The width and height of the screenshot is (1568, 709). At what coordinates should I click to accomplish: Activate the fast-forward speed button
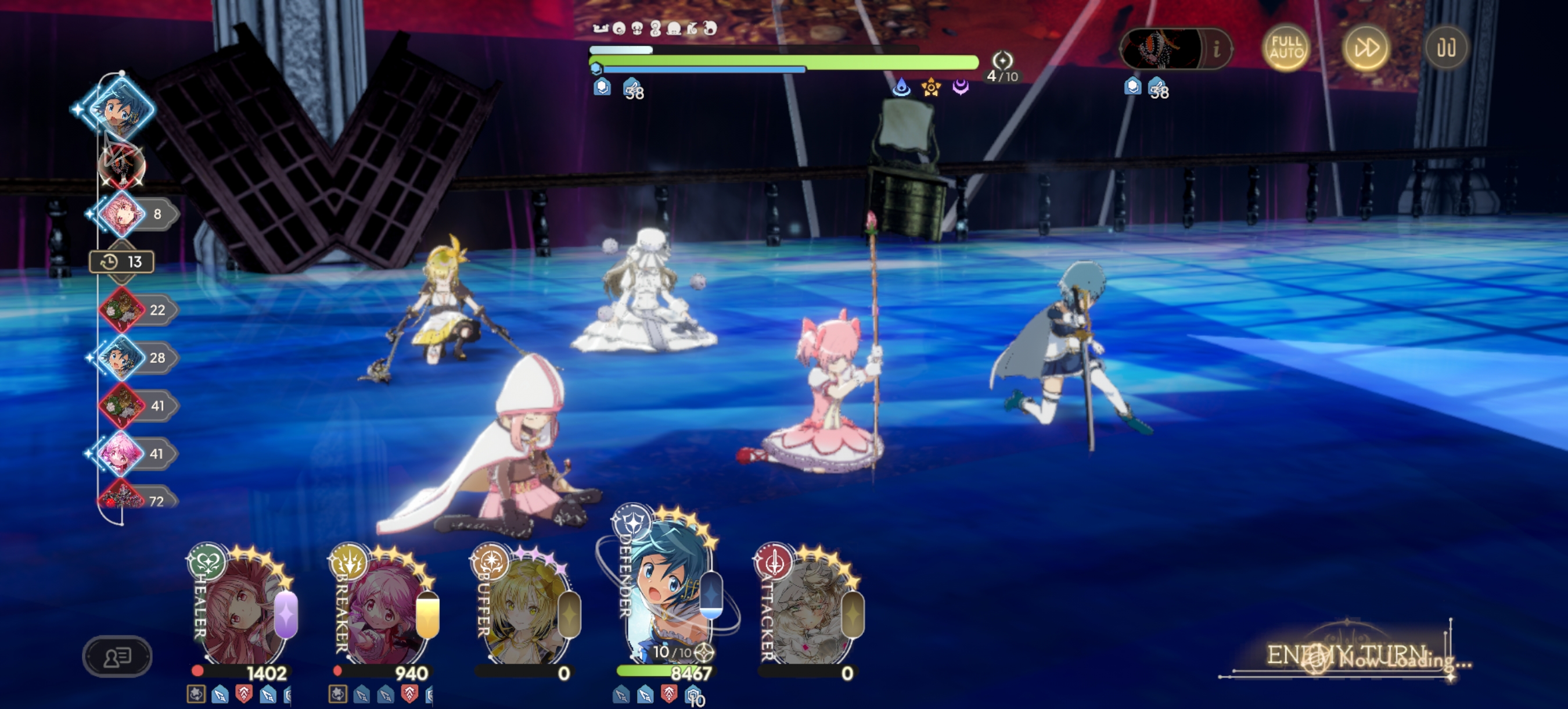1365,48
